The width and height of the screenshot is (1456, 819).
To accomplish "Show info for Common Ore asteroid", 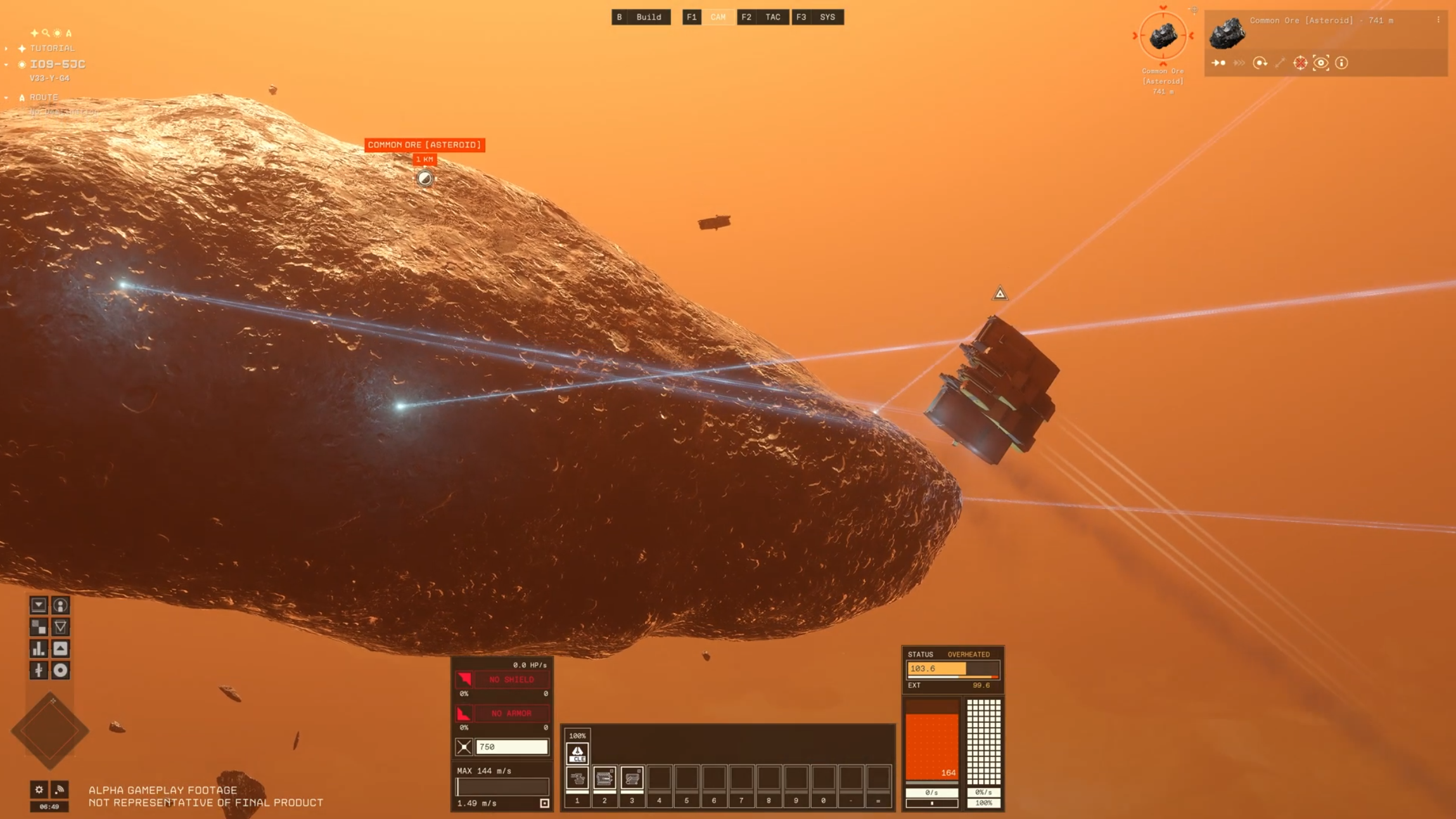I will 1341,63.
